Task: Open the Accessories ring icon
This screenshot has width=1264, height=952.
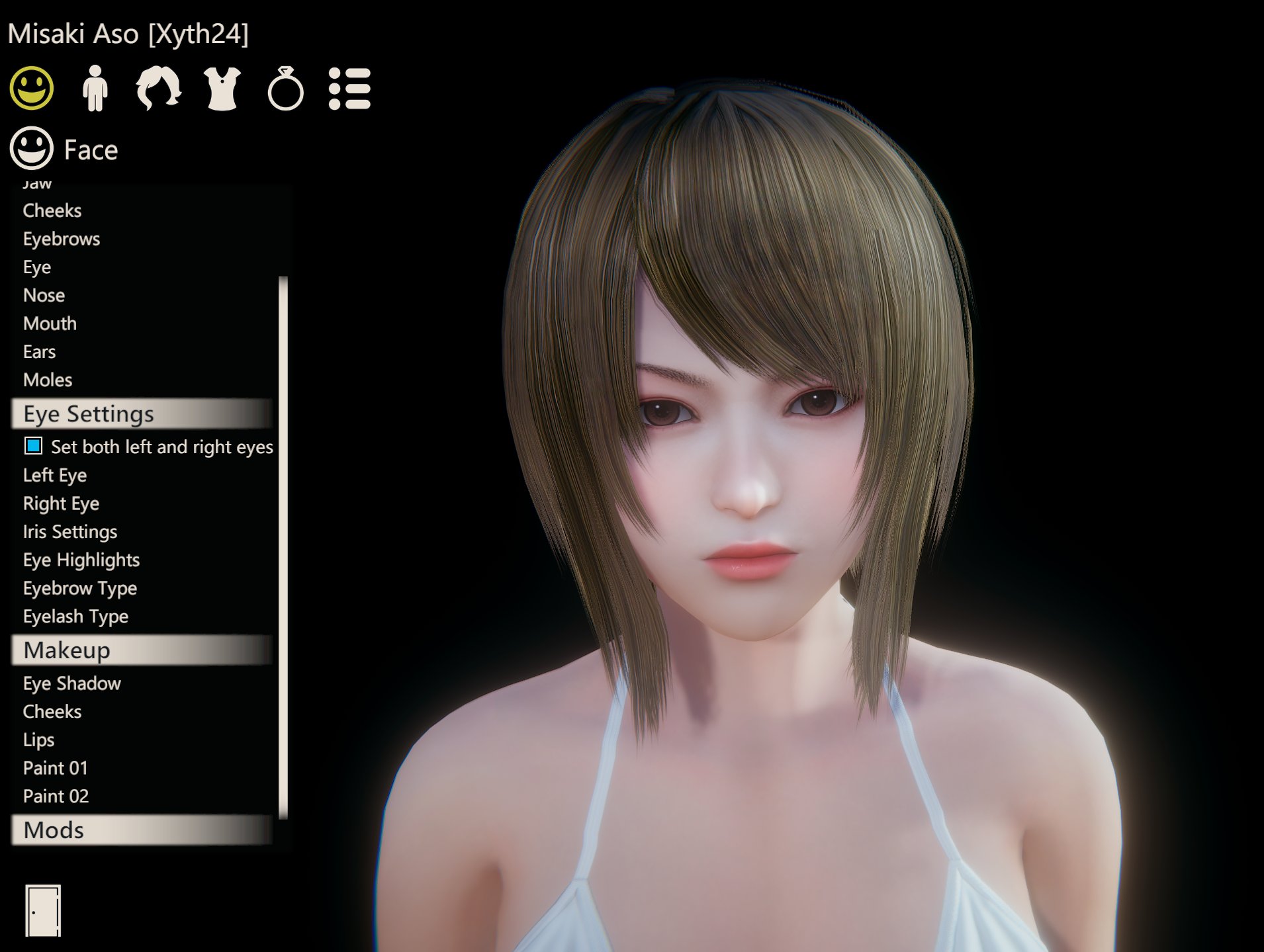Action: (285, 89)
